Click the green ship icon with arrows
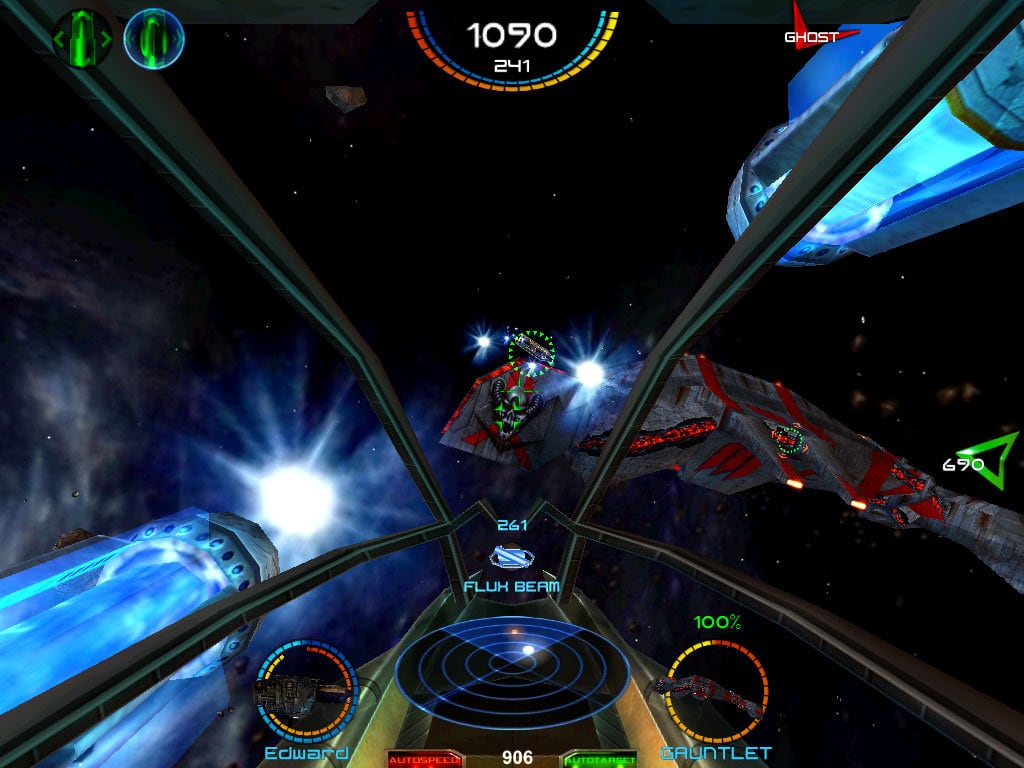The height and width of the screenshot is (768, 1024). tap(82, 38)
